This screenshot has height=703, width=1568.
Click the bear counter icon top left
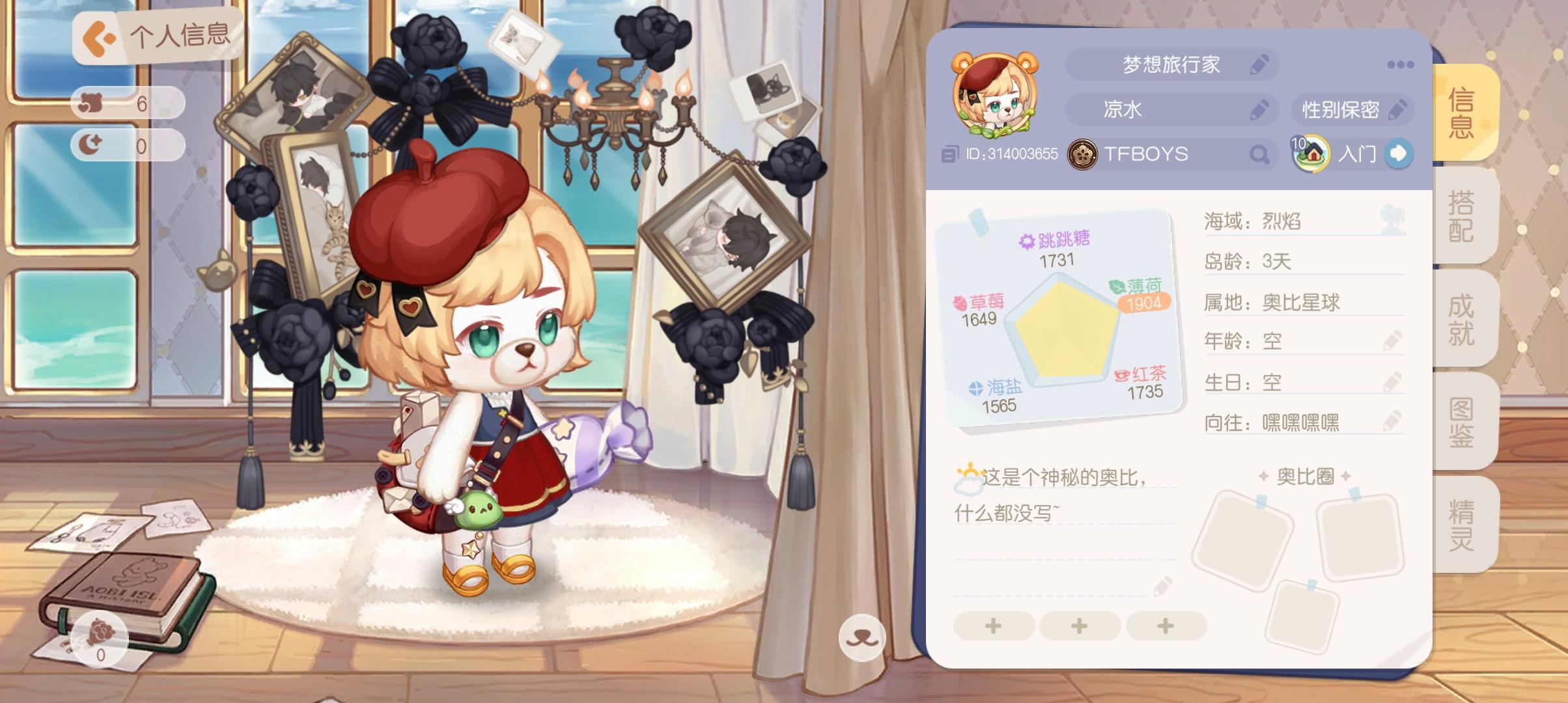[93, 102]
